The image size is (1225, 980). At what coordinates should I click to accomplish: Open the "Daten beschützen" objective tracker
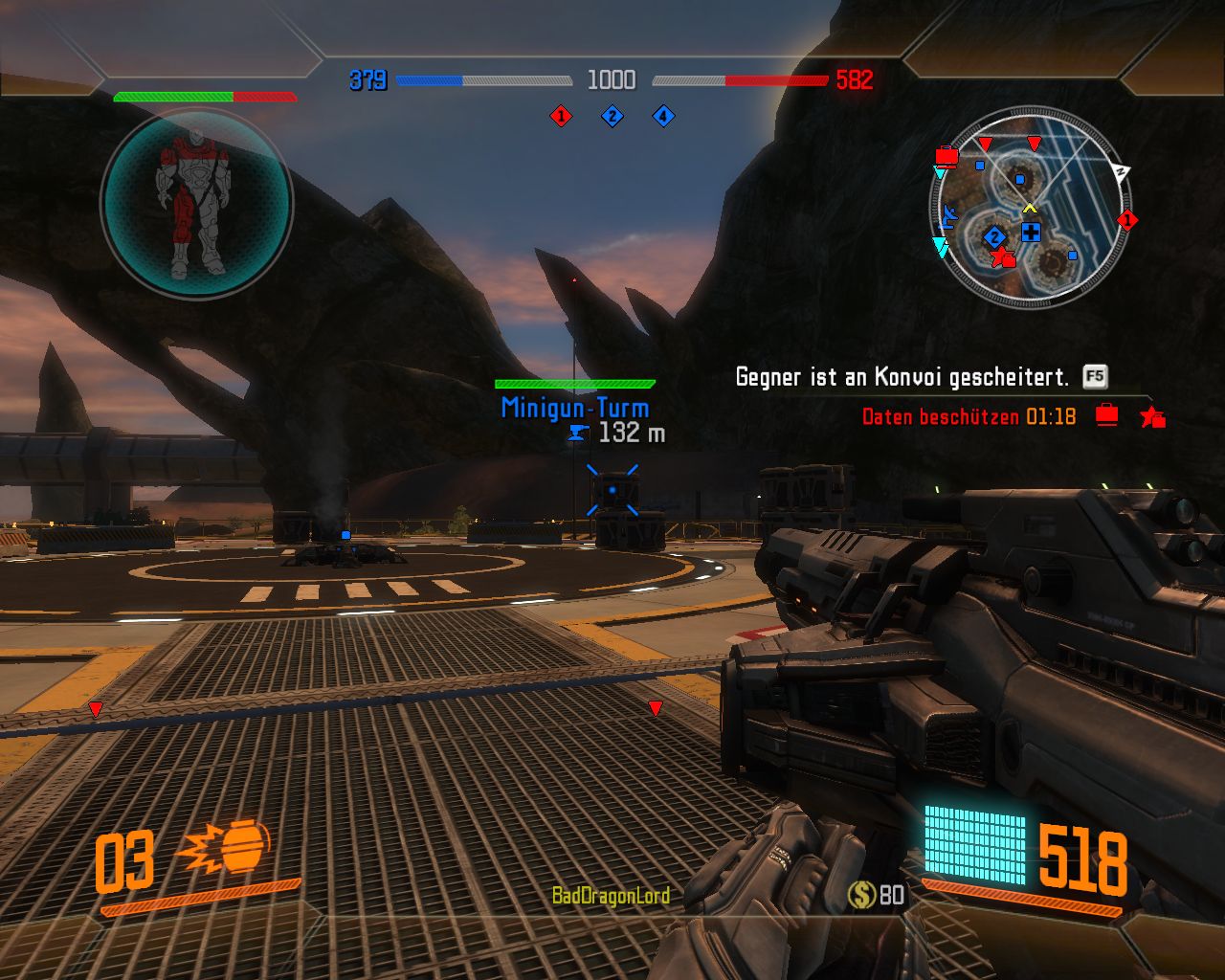(x=969, y=416)
